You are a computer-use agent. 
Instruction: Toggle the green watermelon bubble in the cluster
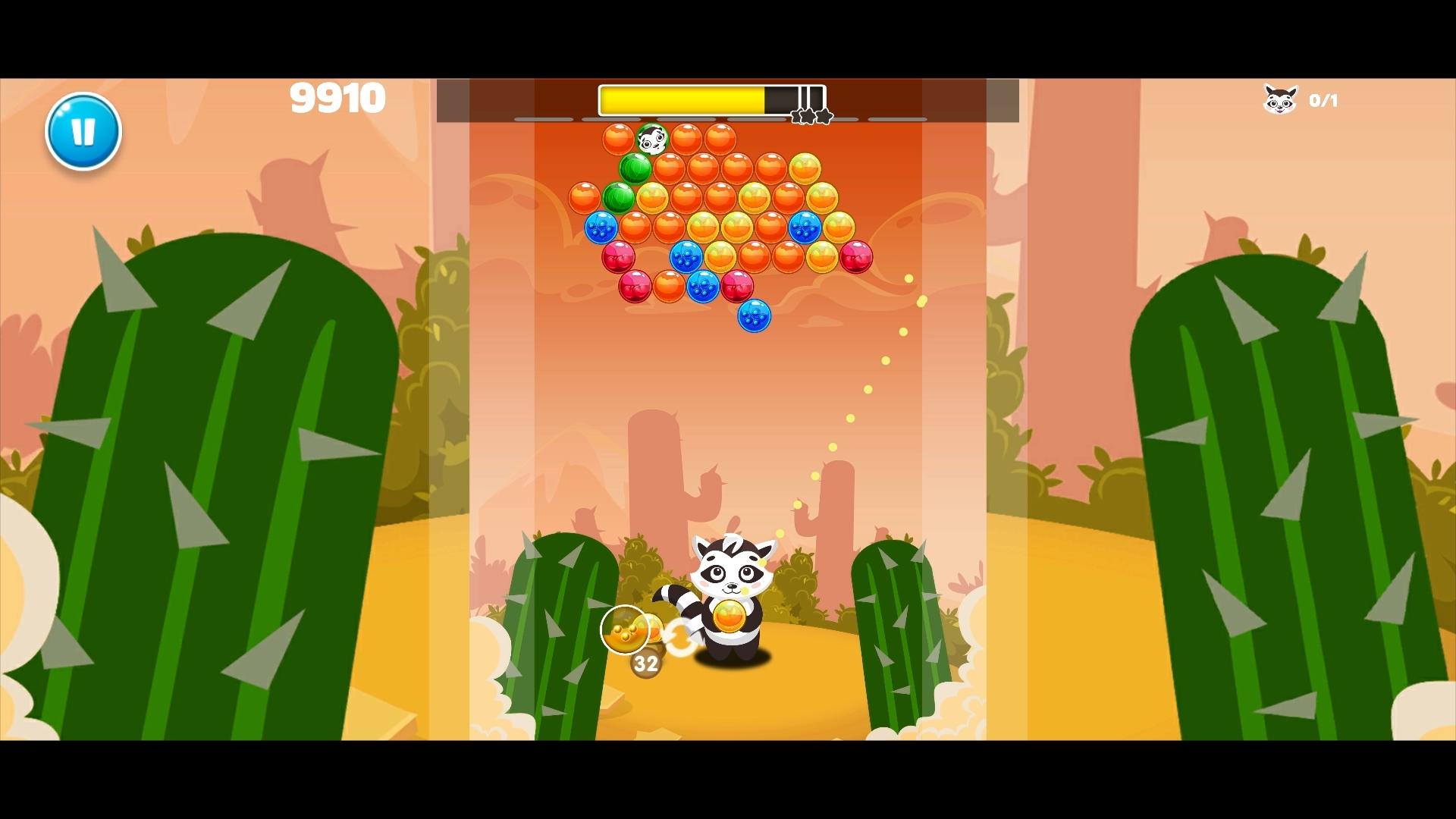(x=635, y=168)
